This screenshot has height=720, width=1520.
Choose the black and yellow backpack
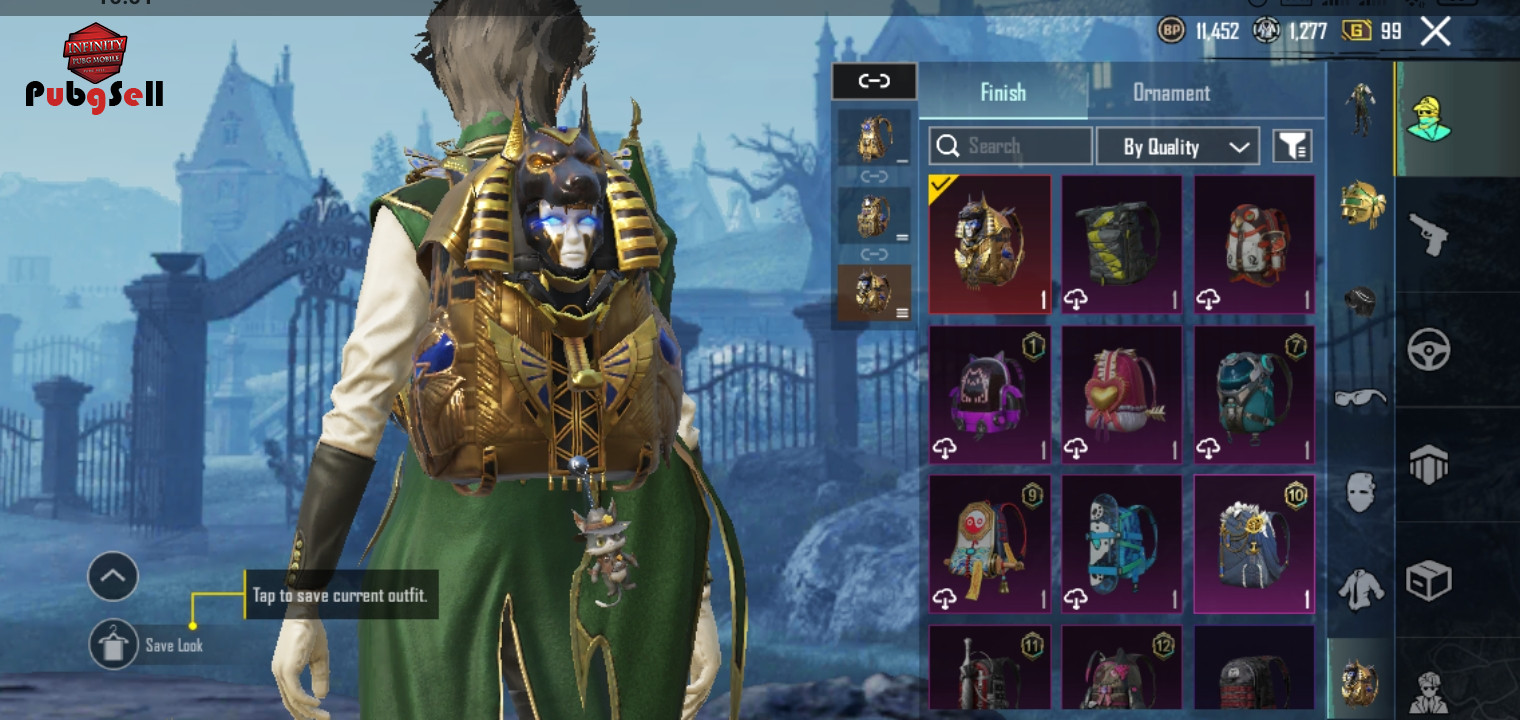point(1121,244)
